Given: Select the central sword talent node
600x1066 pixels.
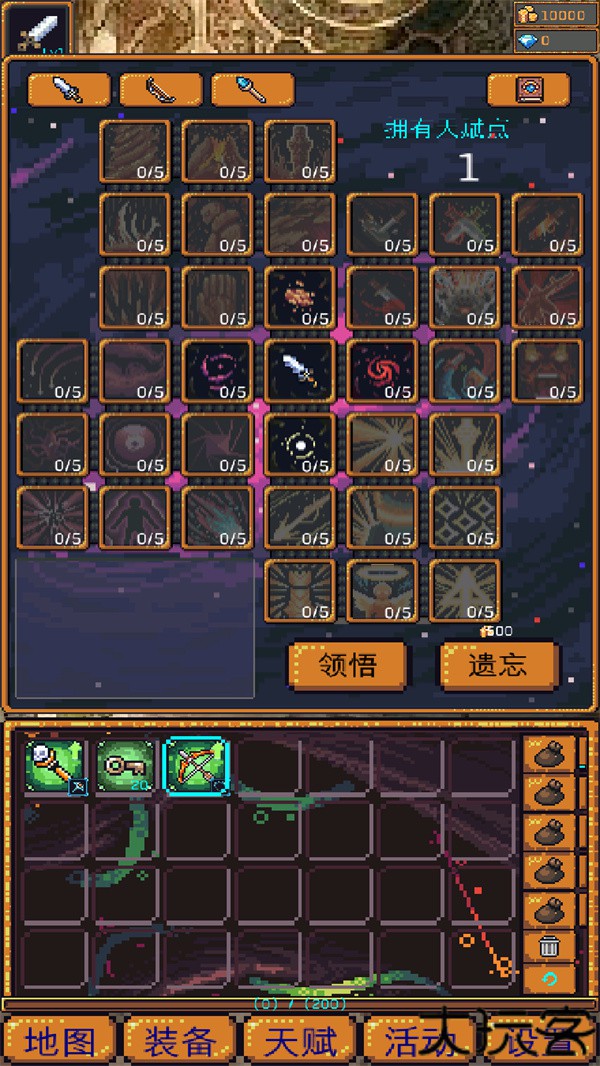Looking at the screenshot, I should click(300, 370).
